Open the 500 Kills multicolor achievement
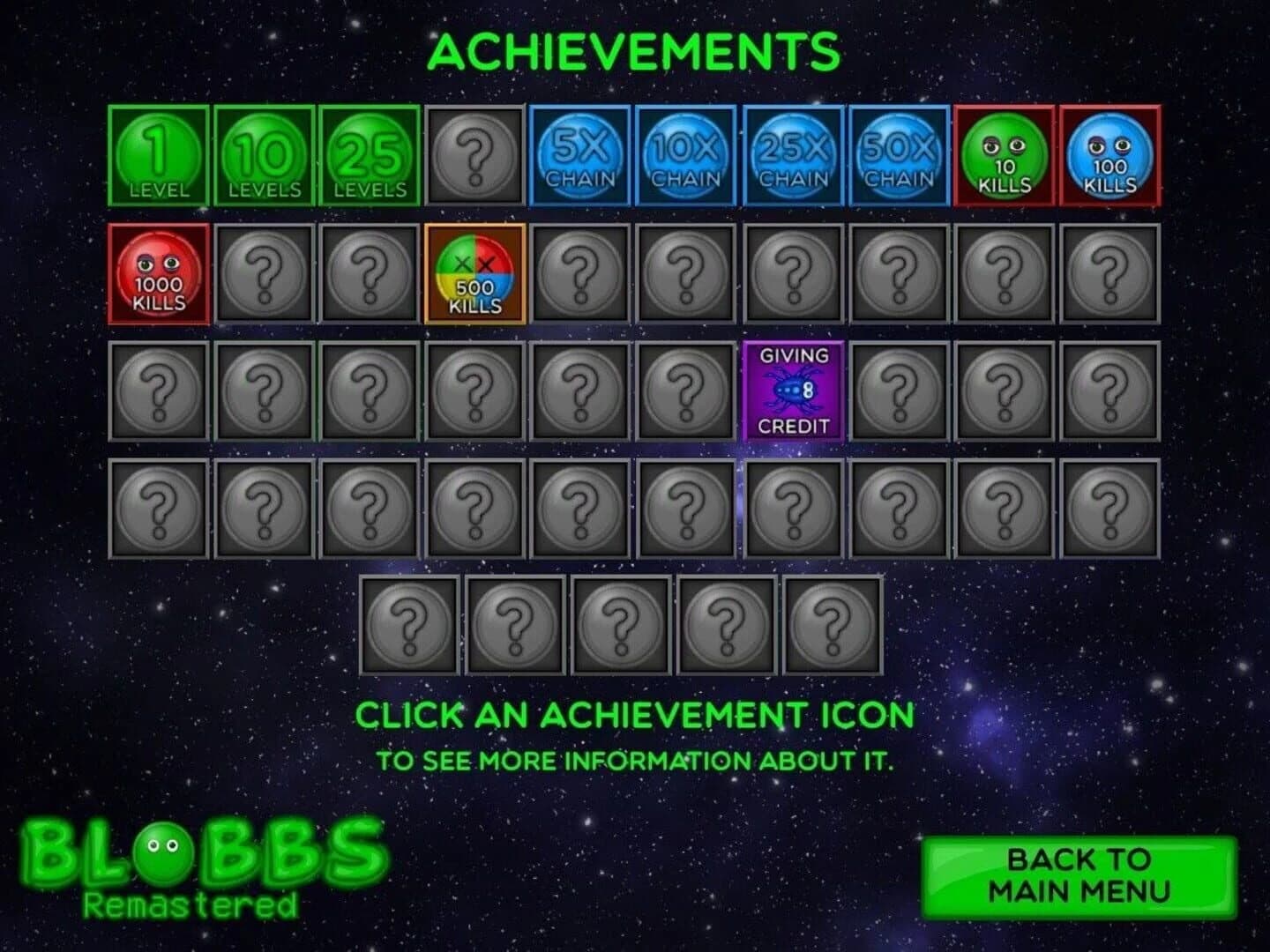 click(474, 273)
